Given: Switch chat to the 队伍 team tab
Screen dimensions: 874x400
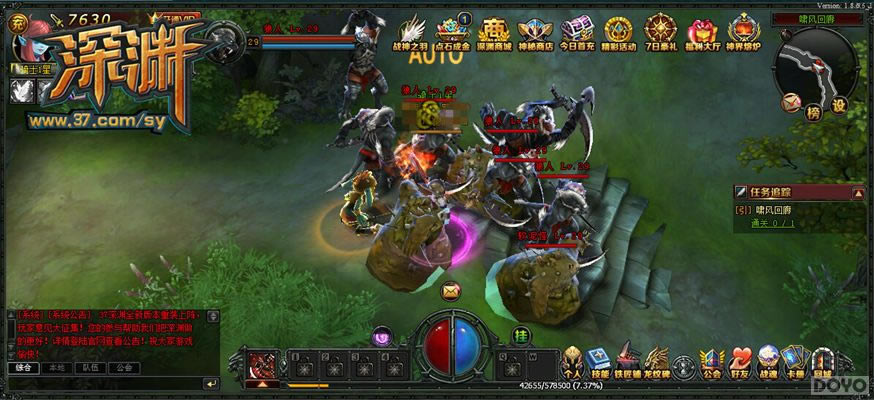Looking at the screenshot, I should (x=92, y=367).
